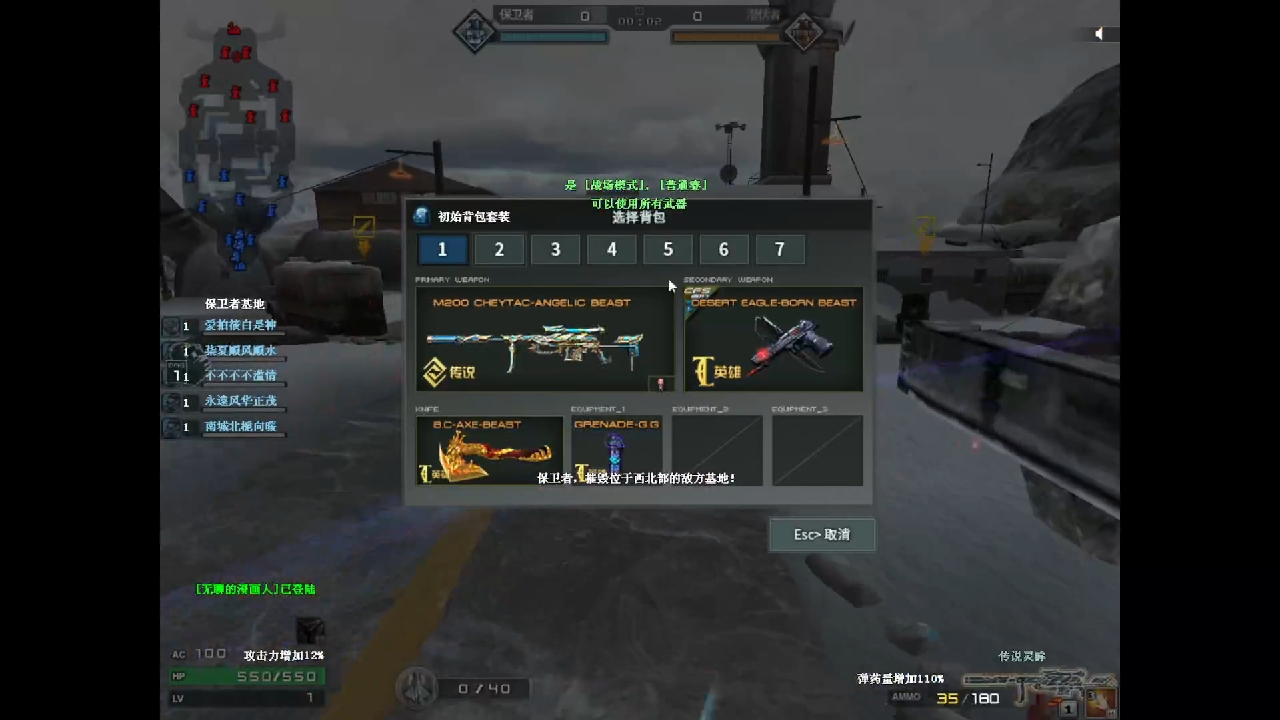
Task: Select backpack number 4
Action: tap(612, 250)
